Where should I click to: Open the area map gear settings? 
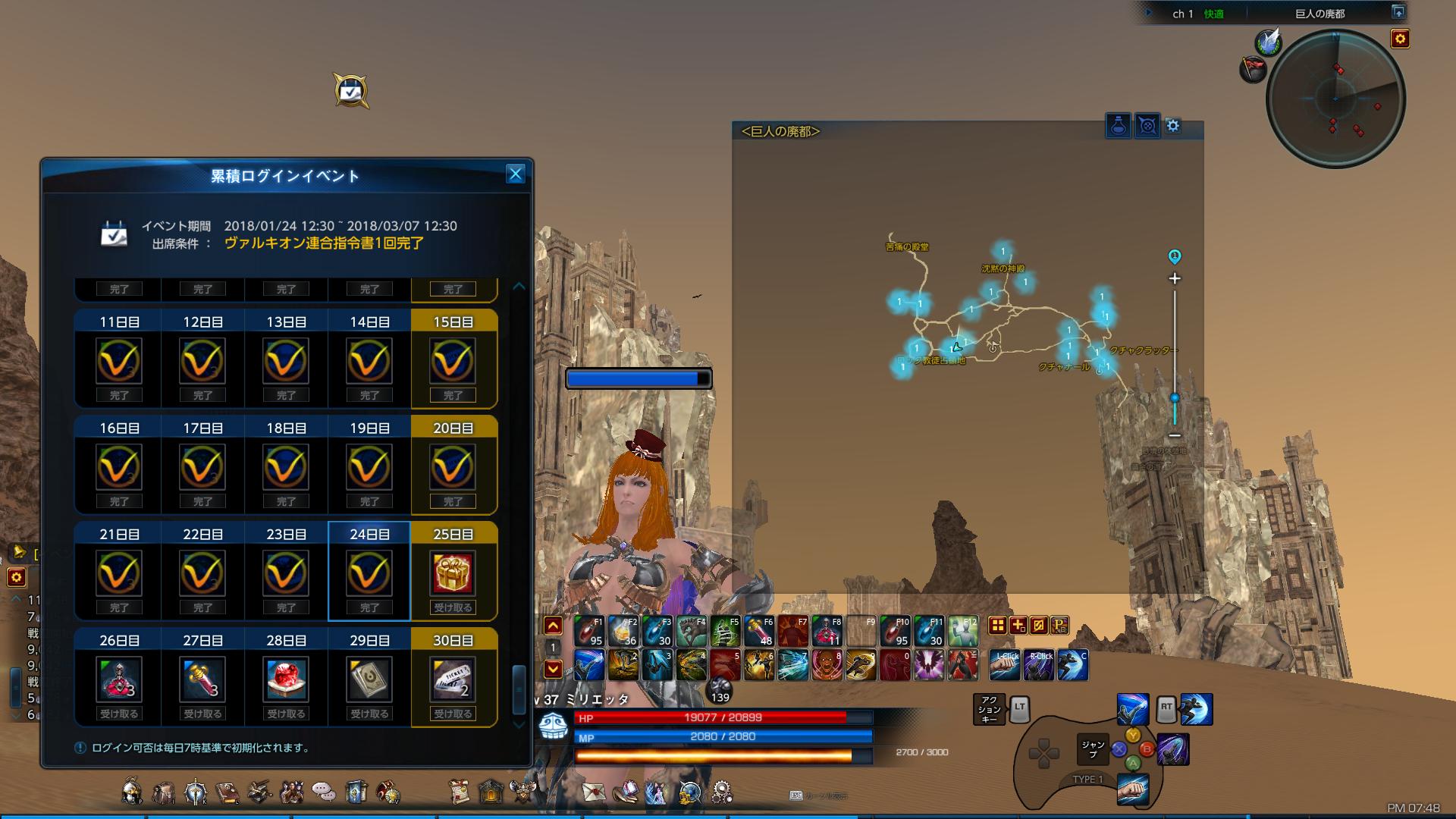pos(1173,126)
